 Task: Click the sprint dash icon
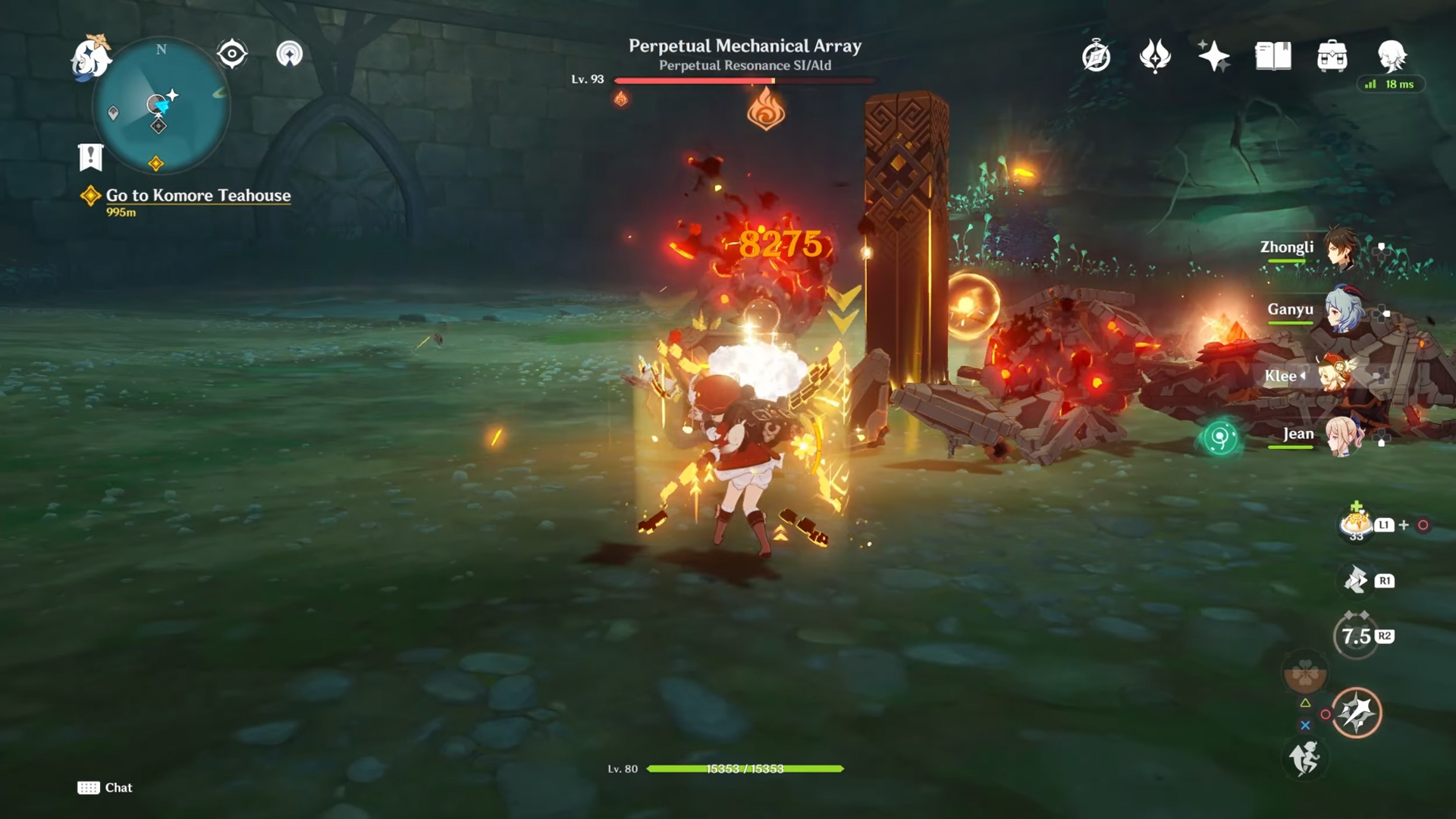click(1304, 758)
